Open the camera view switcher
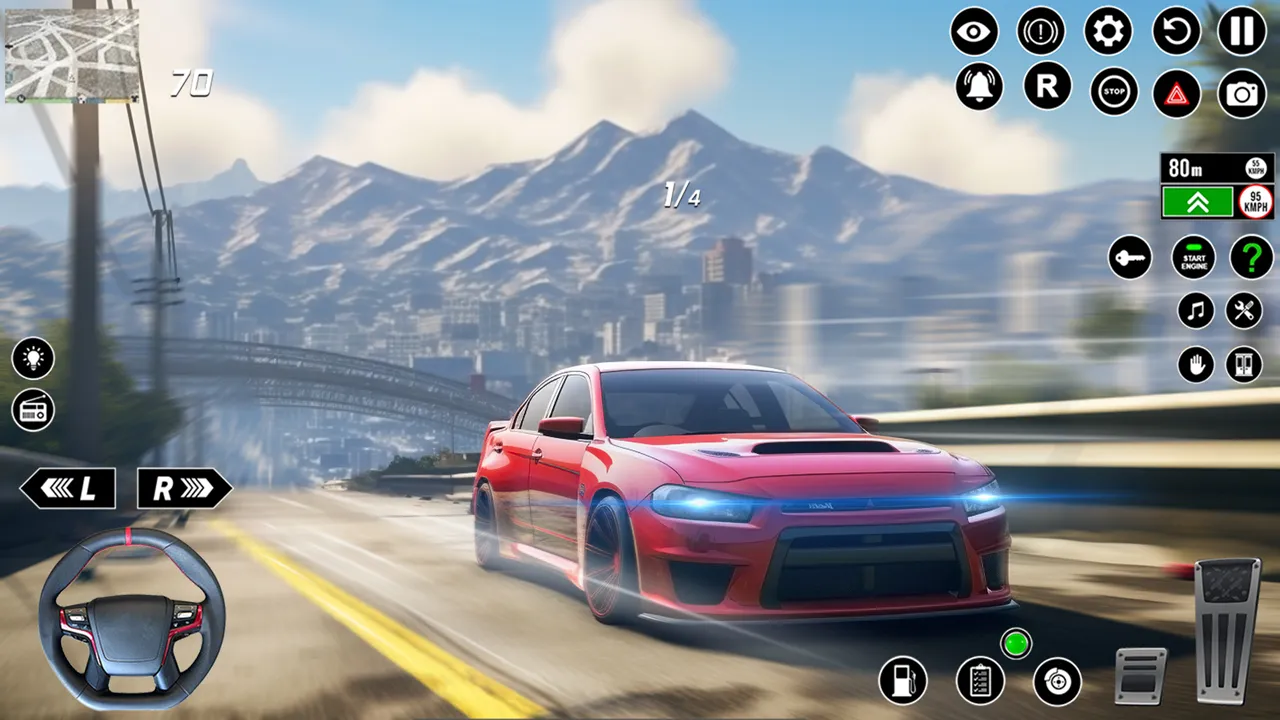 tap(1240, 91)
